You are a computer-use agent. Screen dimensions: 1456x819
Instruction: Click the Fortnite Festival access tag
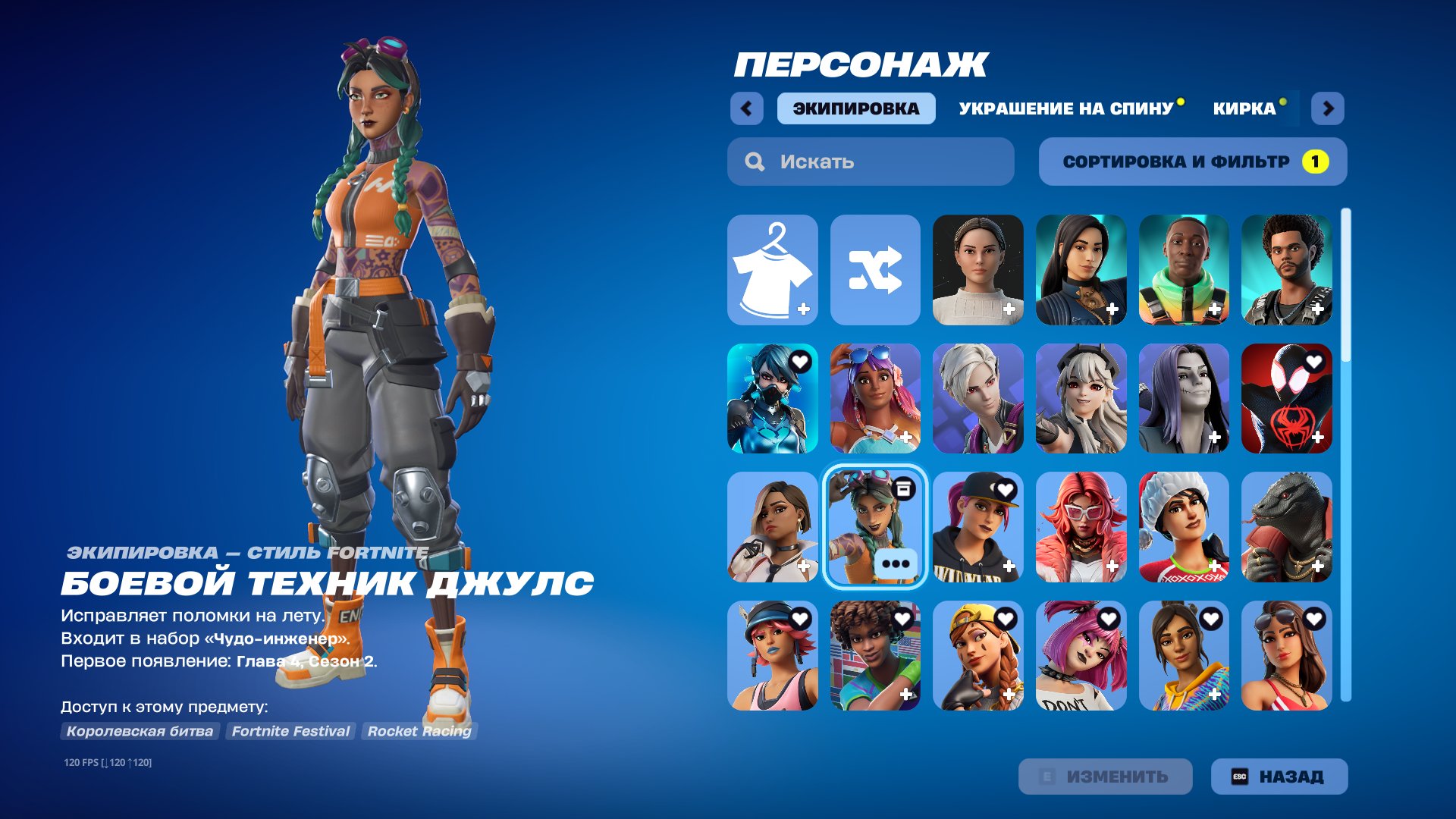(x=290, y=731)
